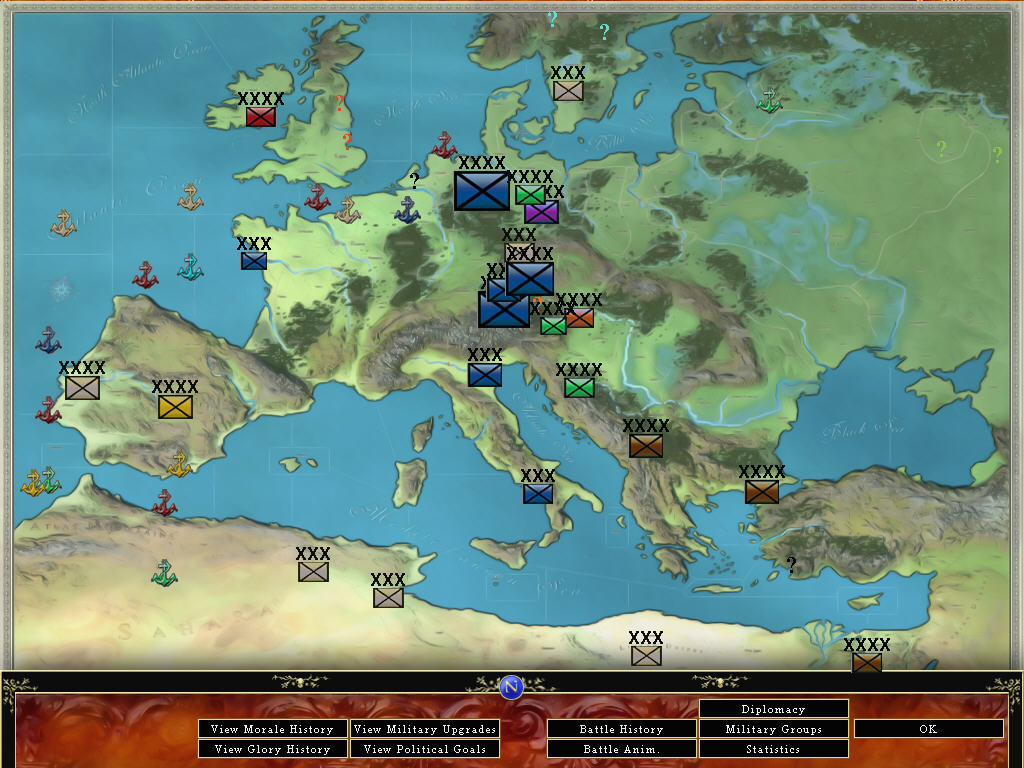This screenshot has height=768, width=1024.
Task: Select the cyan anchor fleet marker
Action: [x=190, y=267]
